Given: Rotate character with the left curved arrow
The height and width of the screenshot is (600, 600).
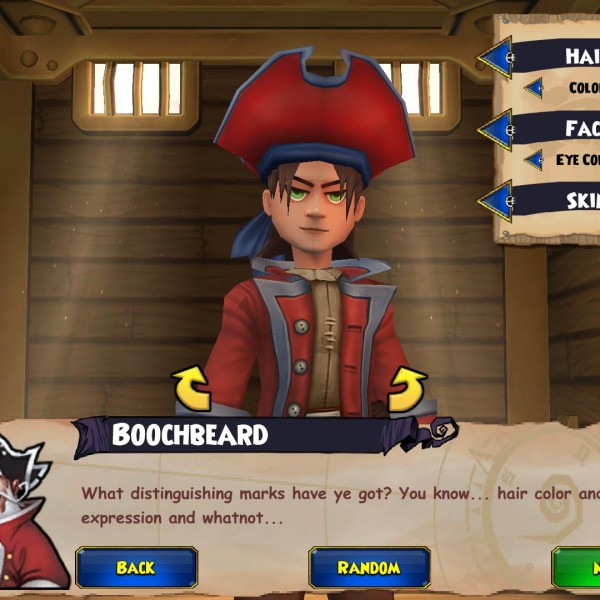Looking at the screenshot, I should [x=191, y=387].
